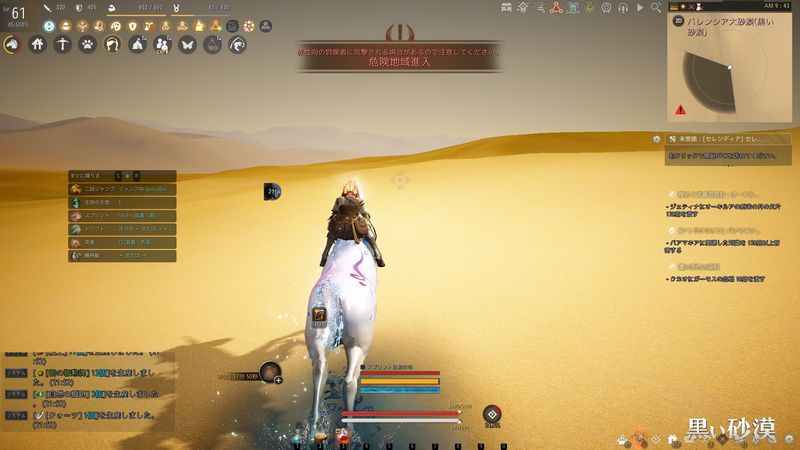Select the house residence icon

coord(37,44)
